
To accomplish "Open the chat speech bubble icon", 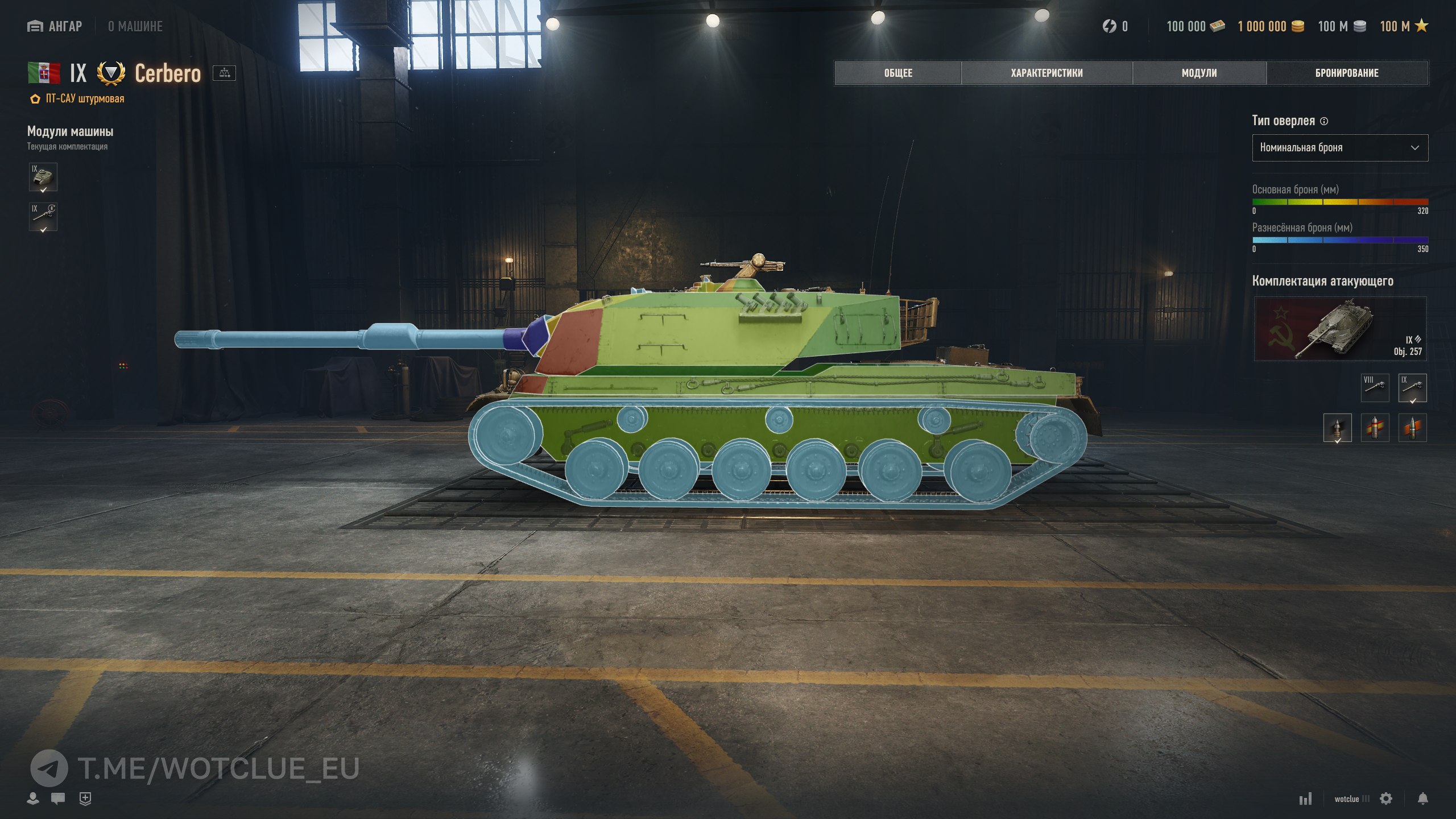I will tap(58, 799).
